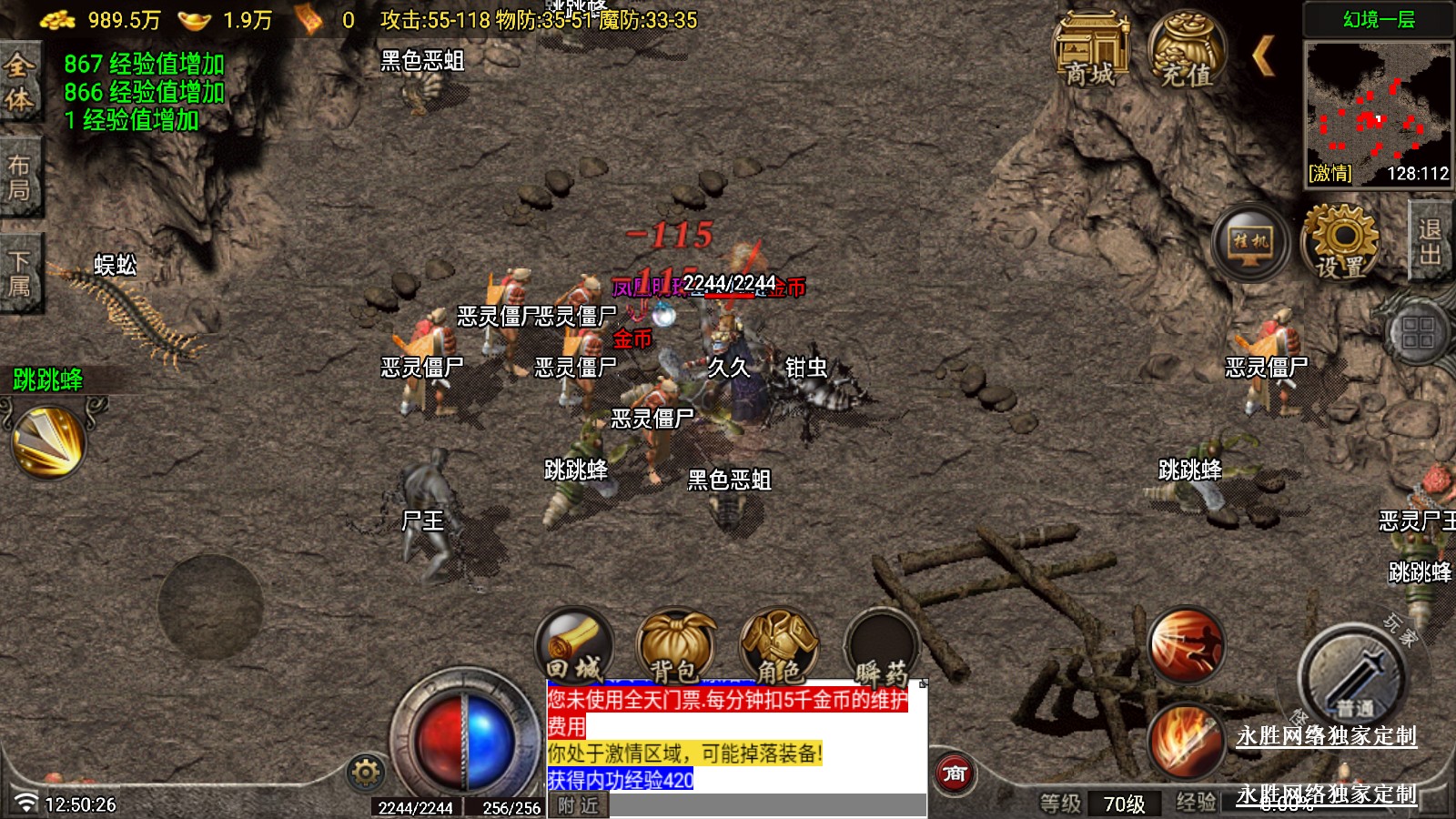Open the 商 round button
Viewport: 1456px width, 819px height.
pos(955,773)
